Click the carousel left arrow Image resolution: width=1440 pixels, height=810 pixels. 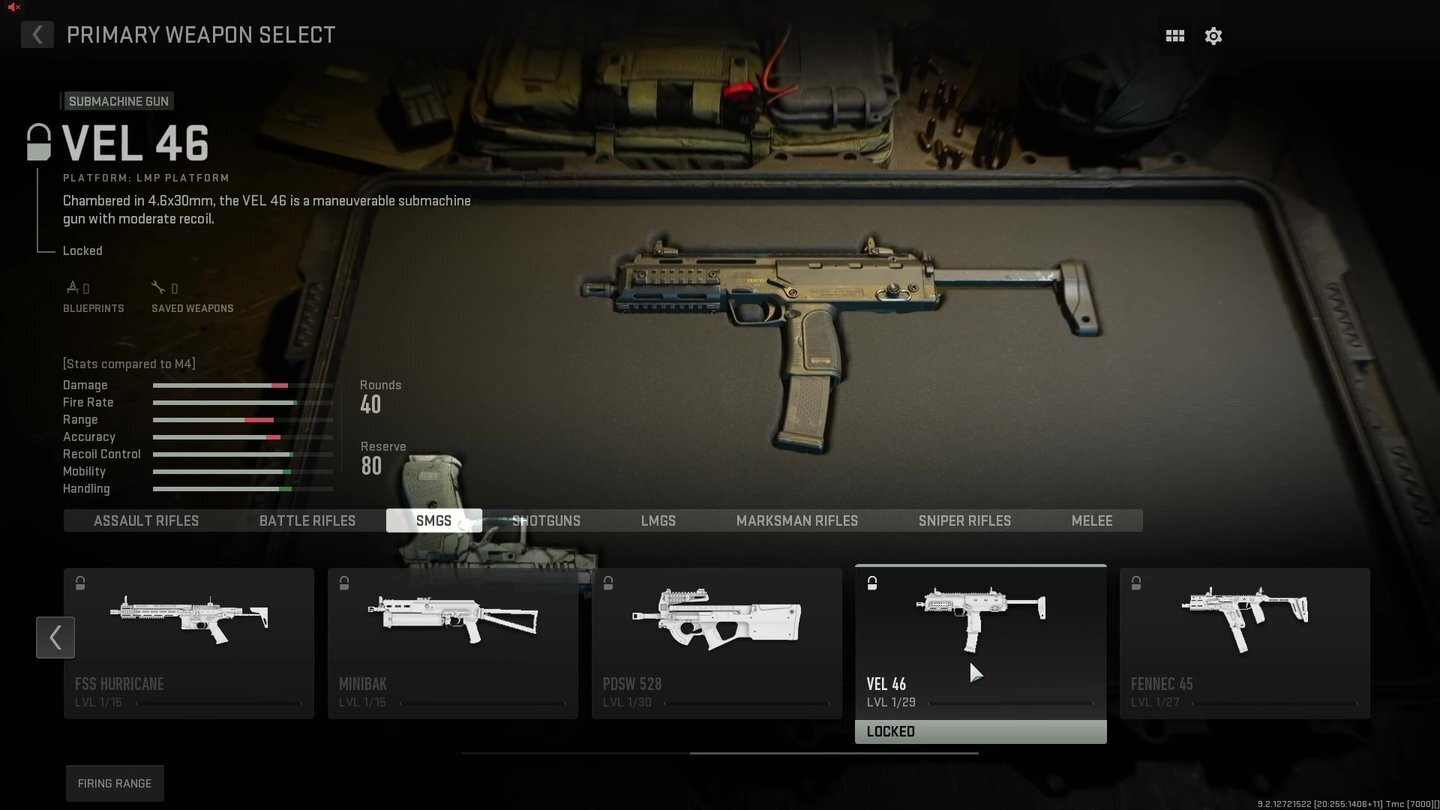click(55, 637)
